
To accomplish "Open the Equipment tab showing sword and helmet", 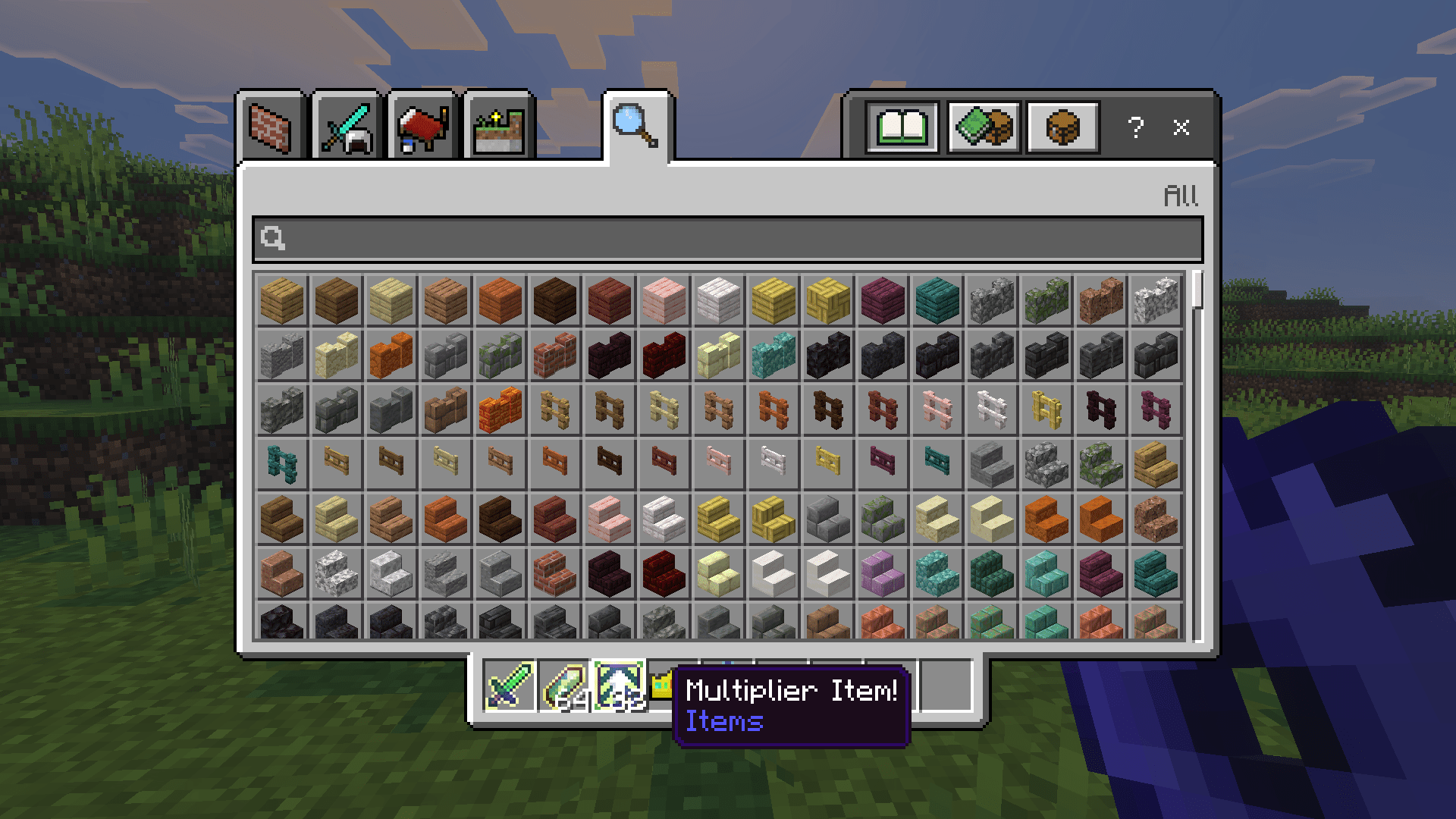I will pyautogui.click(x=349, y=127).
